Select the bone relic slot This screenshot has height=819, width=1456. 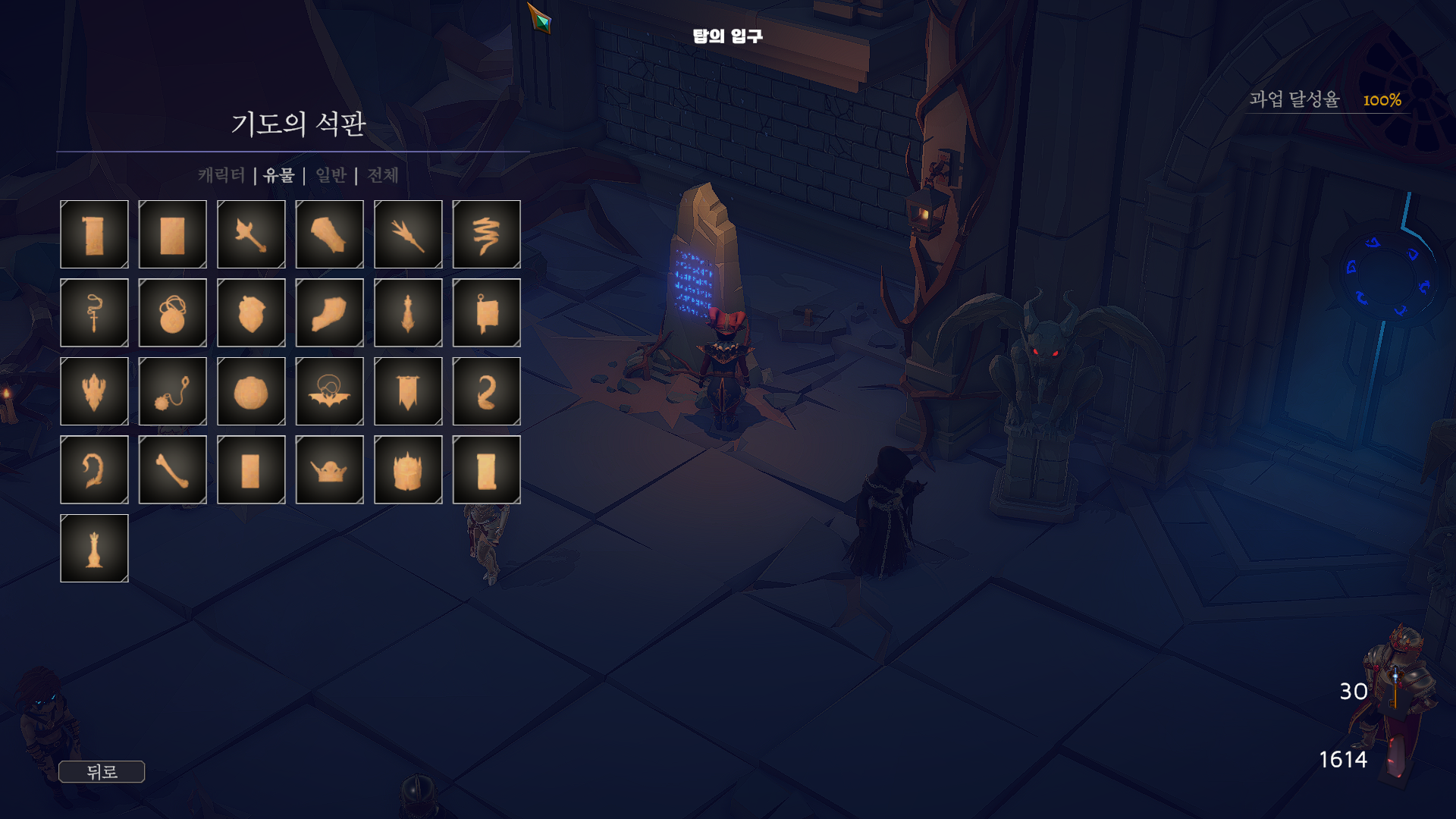pyautogui.click(x=173, y=469)
